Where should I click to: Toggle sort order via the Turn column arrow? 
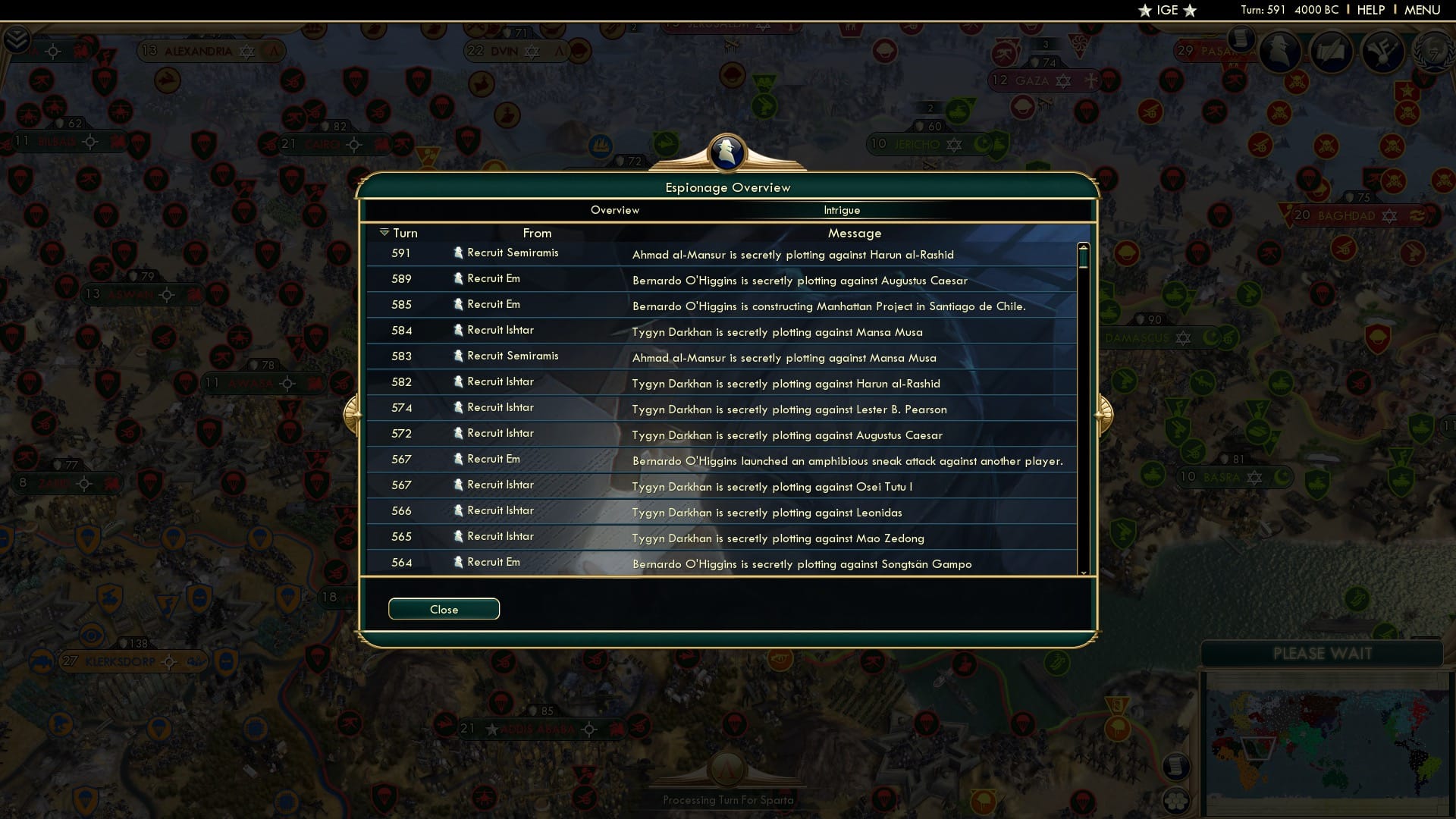[x=384, y=232]
